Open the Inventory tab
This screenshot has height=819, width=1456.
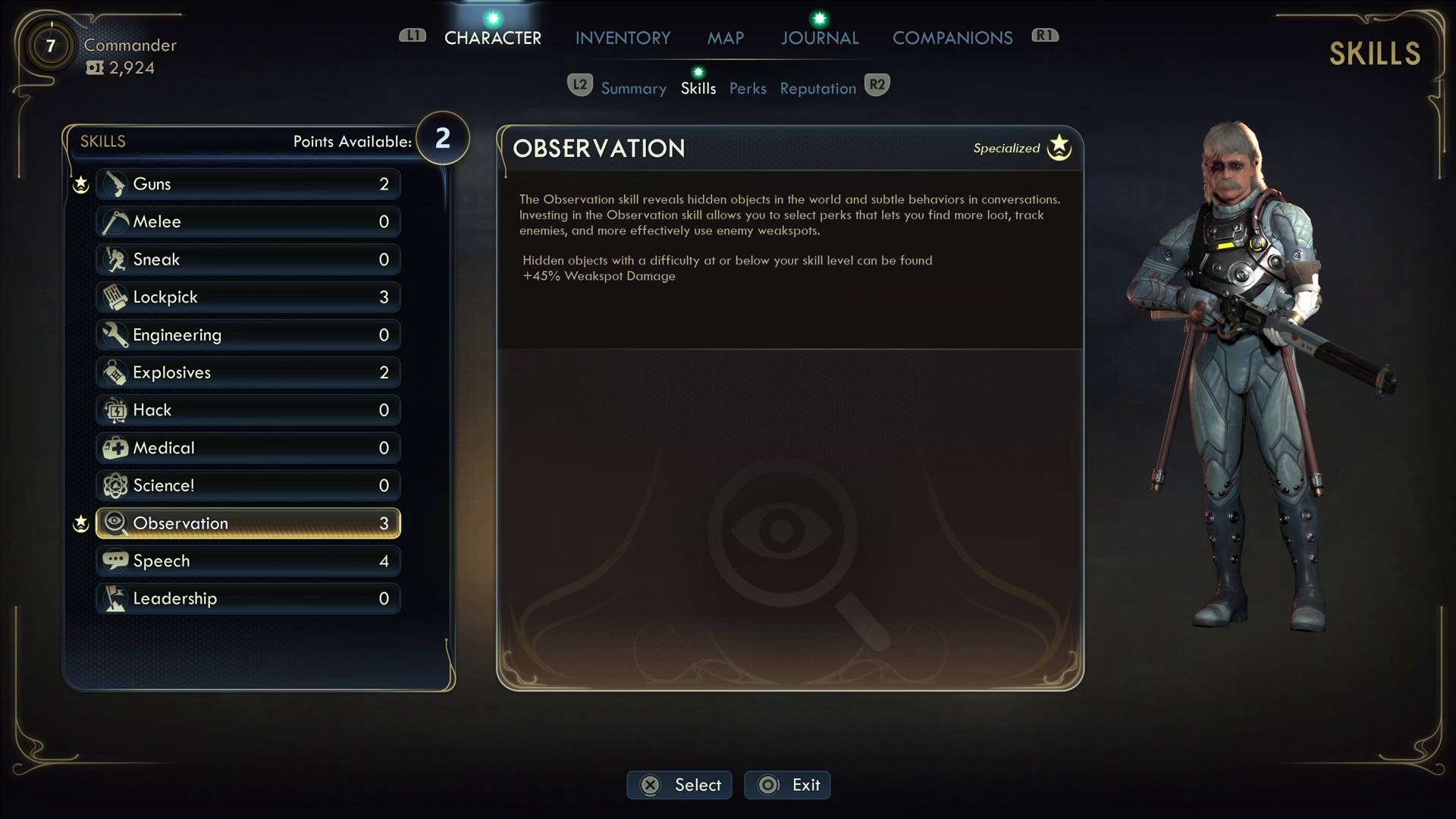(x=623, y=38)
